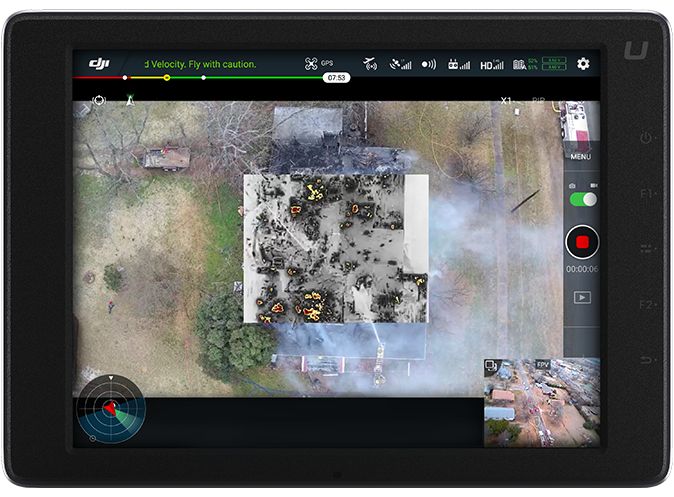This screenshot has height=497, width=674.
Task: Toggle the photo/video mode switch
Action: (x=582, y=199)
